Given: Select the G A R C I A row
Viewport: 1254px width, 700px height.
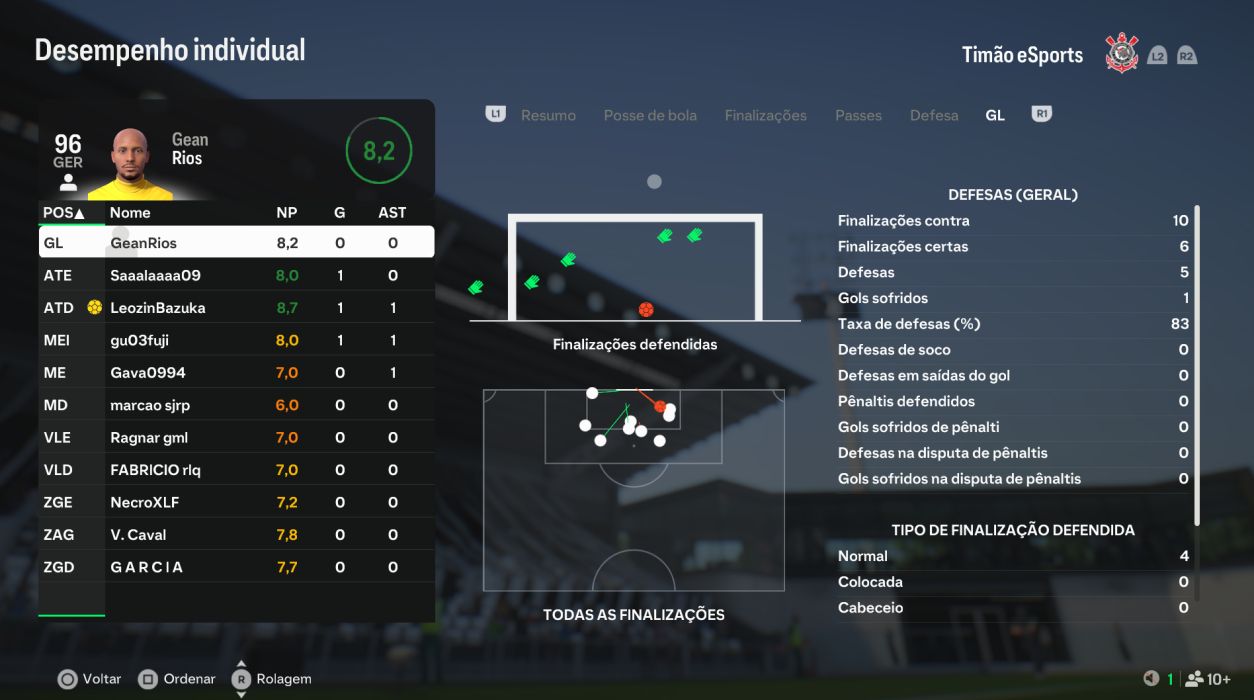Looking at the screenshot, I should (x=236, y=567).
